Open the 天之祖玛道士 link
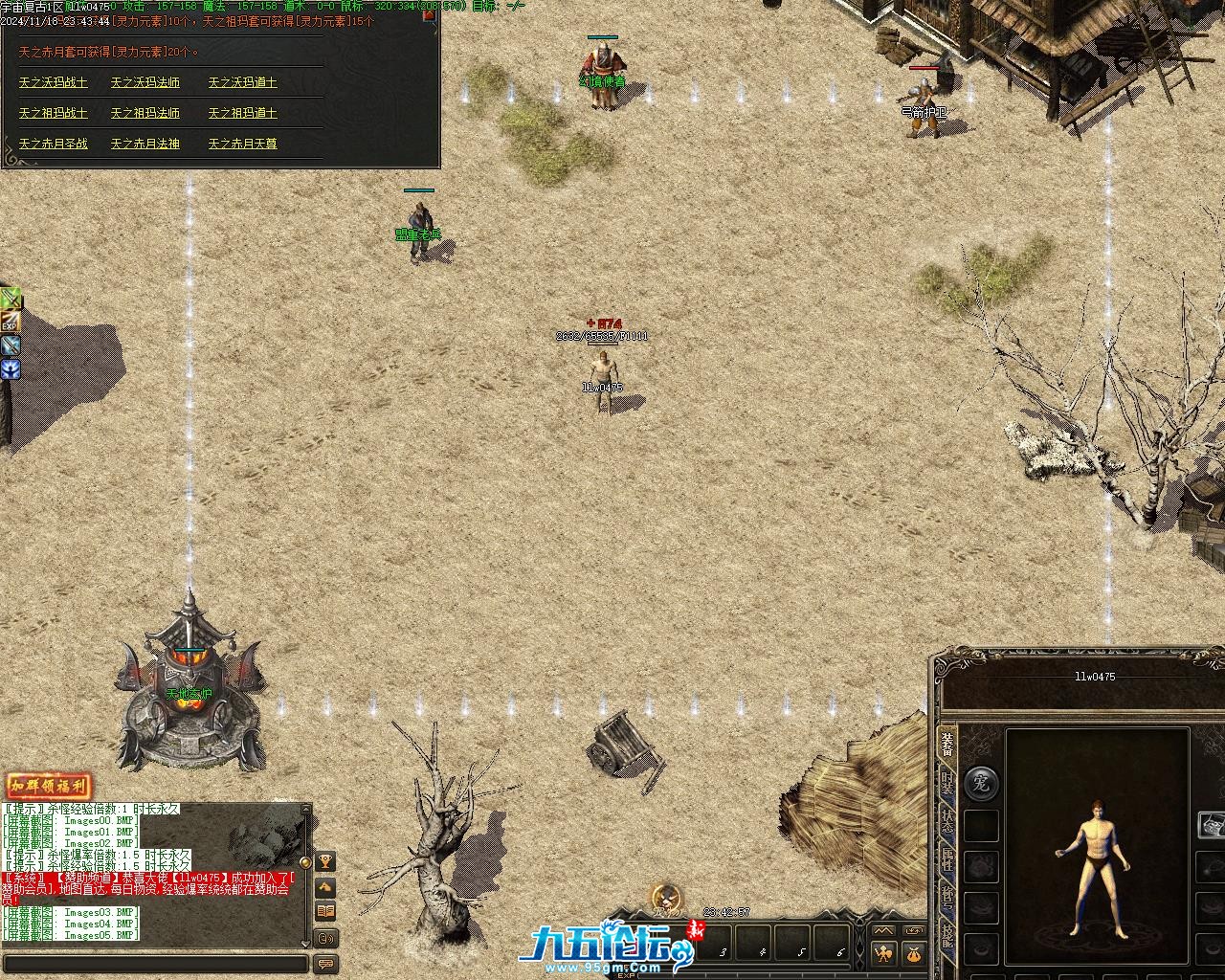The height and width of the screenshot is (980, 1225). [243, 113]
